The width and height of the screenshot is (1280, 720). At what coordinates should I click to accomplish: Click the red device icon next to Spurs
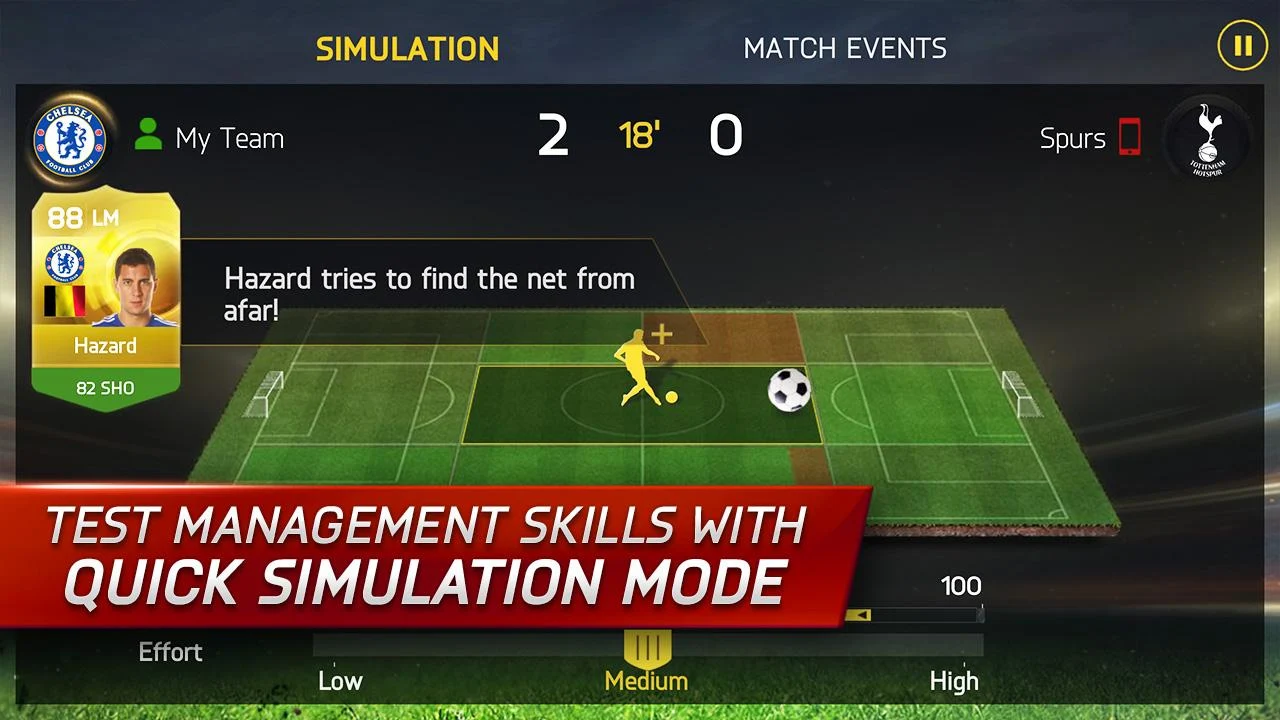(x=1128, y=139)
